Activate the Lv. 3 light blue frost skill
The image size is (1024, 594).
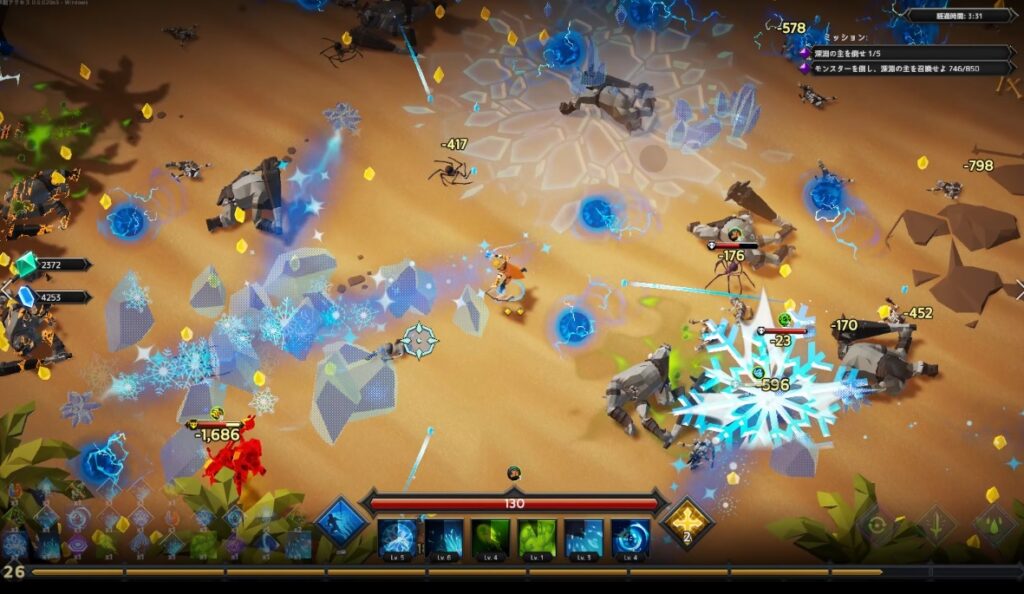point(584,538)
